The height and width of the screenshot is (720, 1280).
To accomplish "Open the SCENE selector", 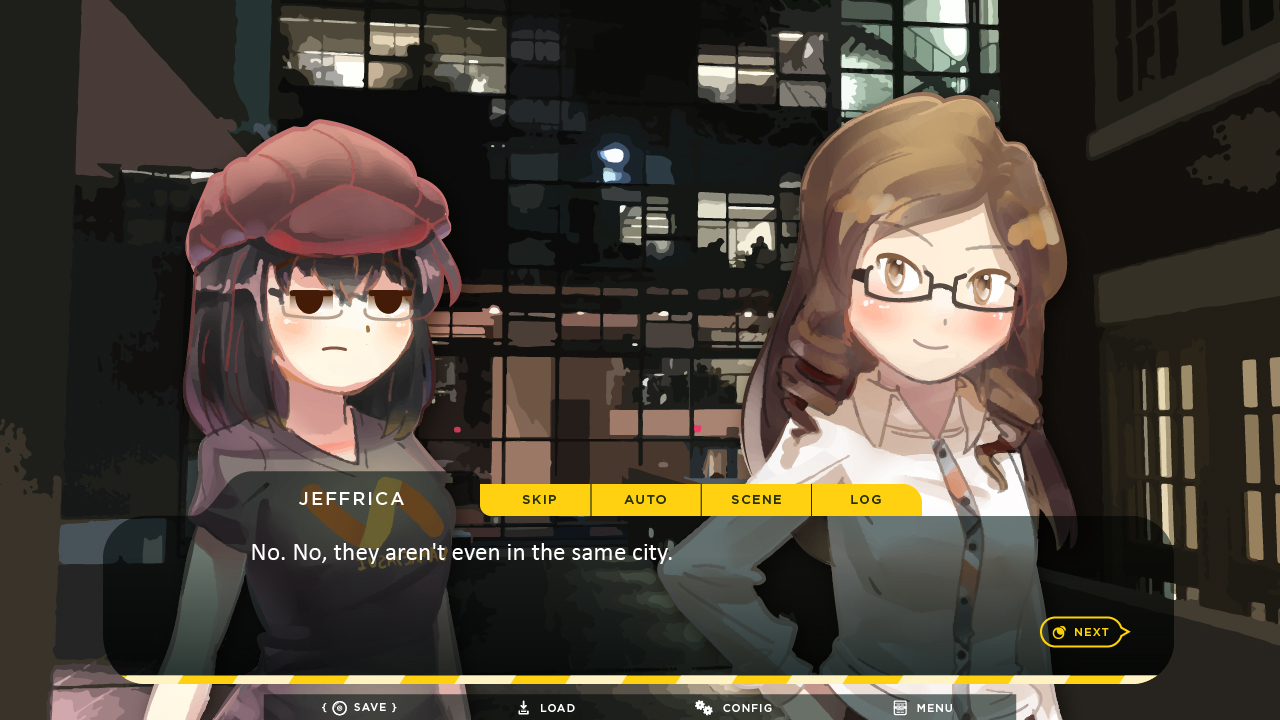I will (x=756, y=500).
